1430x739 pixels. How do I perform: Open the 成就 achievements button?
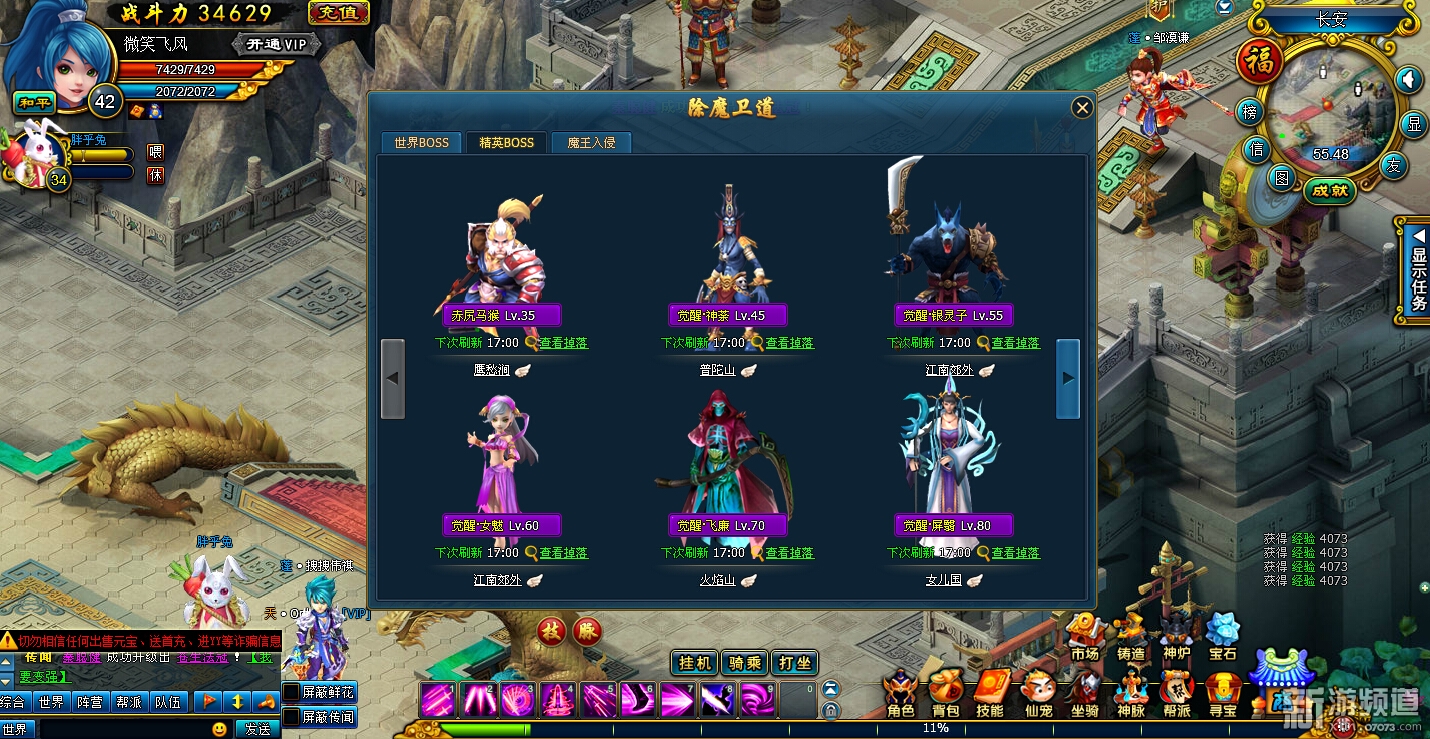1330,190
